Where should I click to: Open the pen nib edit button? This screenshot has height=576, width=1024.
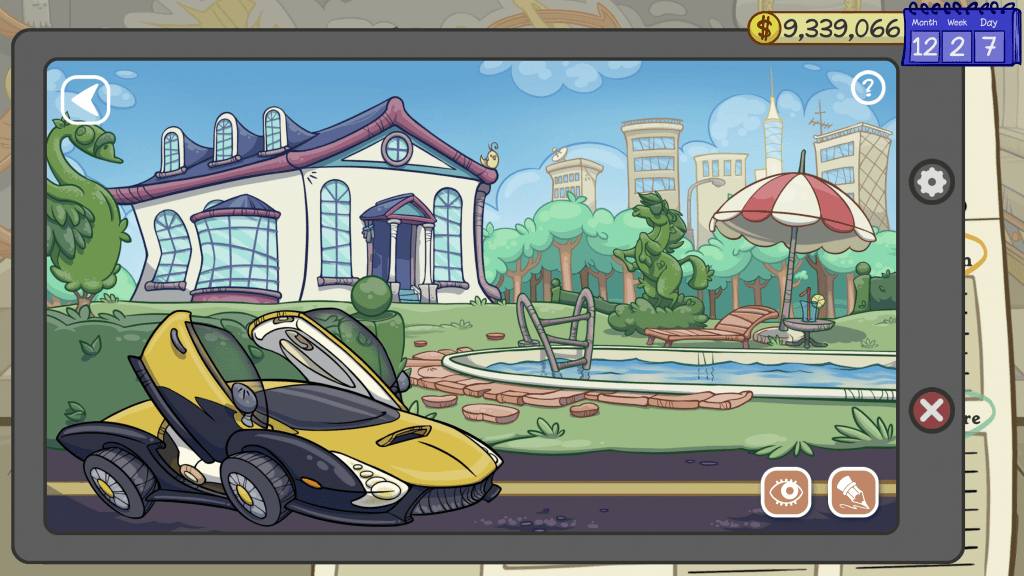[x=853, y=492]
